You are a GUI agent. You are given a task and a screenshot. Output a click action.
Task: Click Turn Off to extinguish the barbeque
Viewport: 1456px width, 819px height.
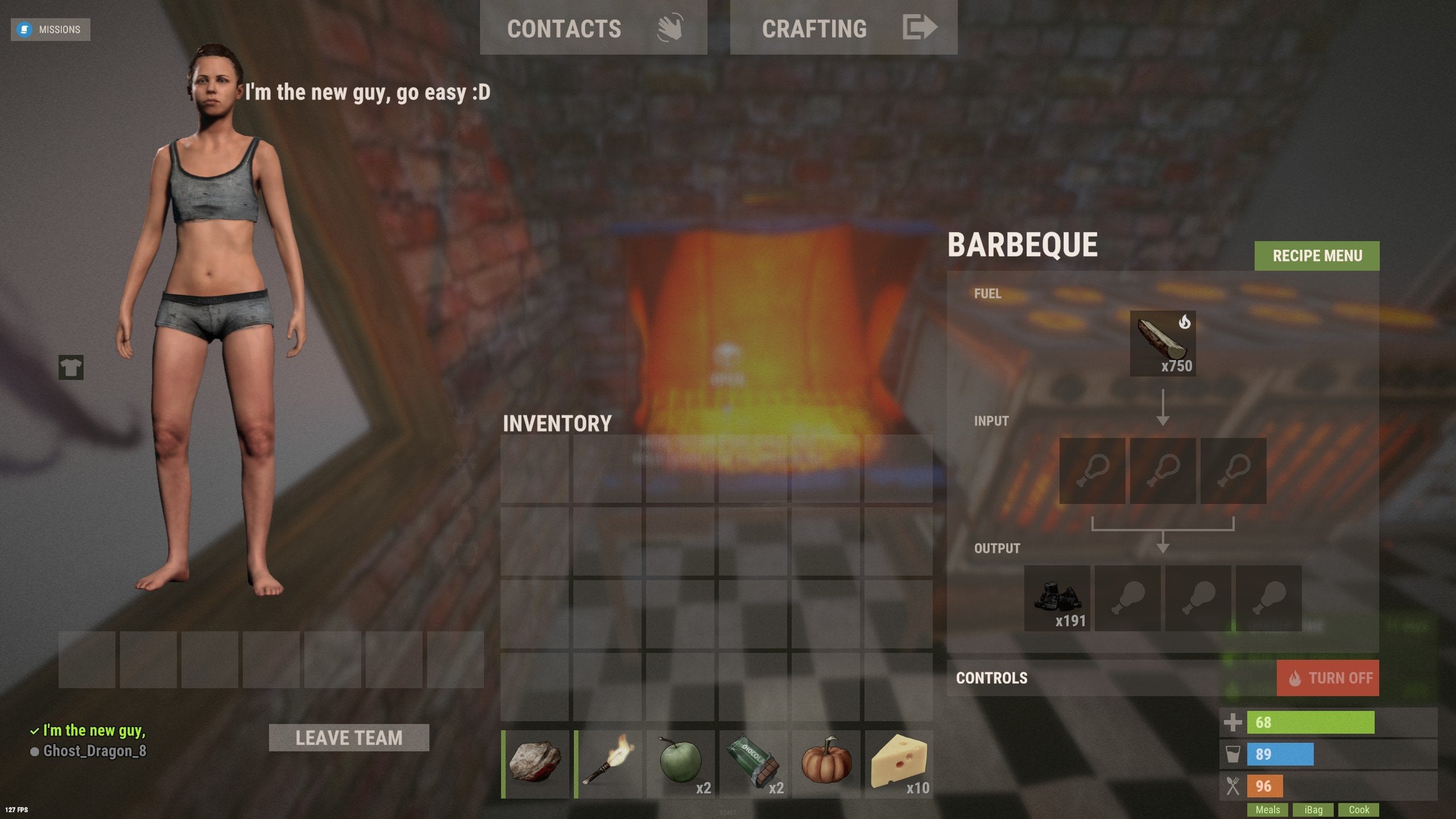(1328, 677)
